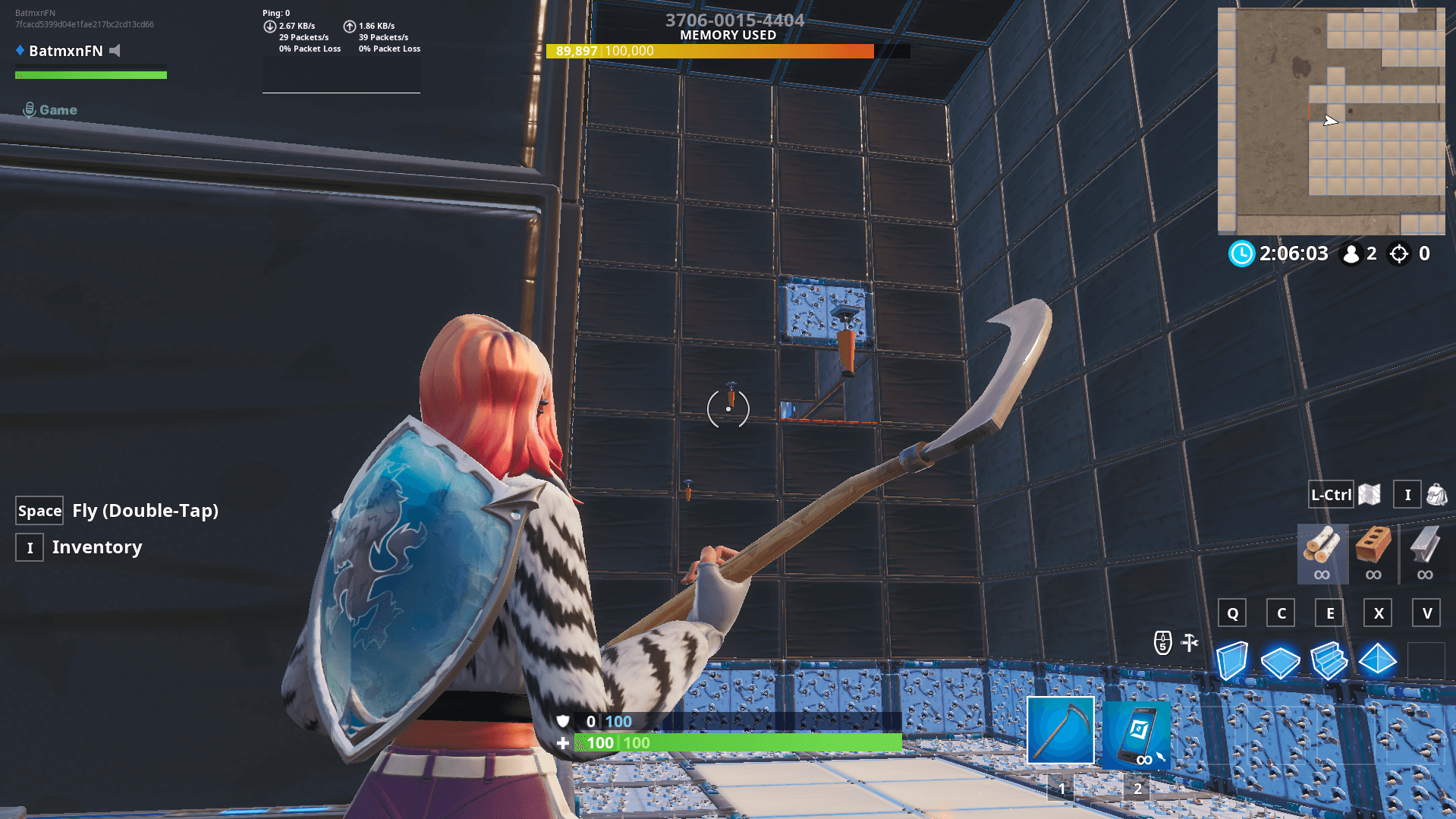Screen dimensions: 1456x819
Task: Click the crosshair zero counter icon
Action: [x=1398, y=254]
